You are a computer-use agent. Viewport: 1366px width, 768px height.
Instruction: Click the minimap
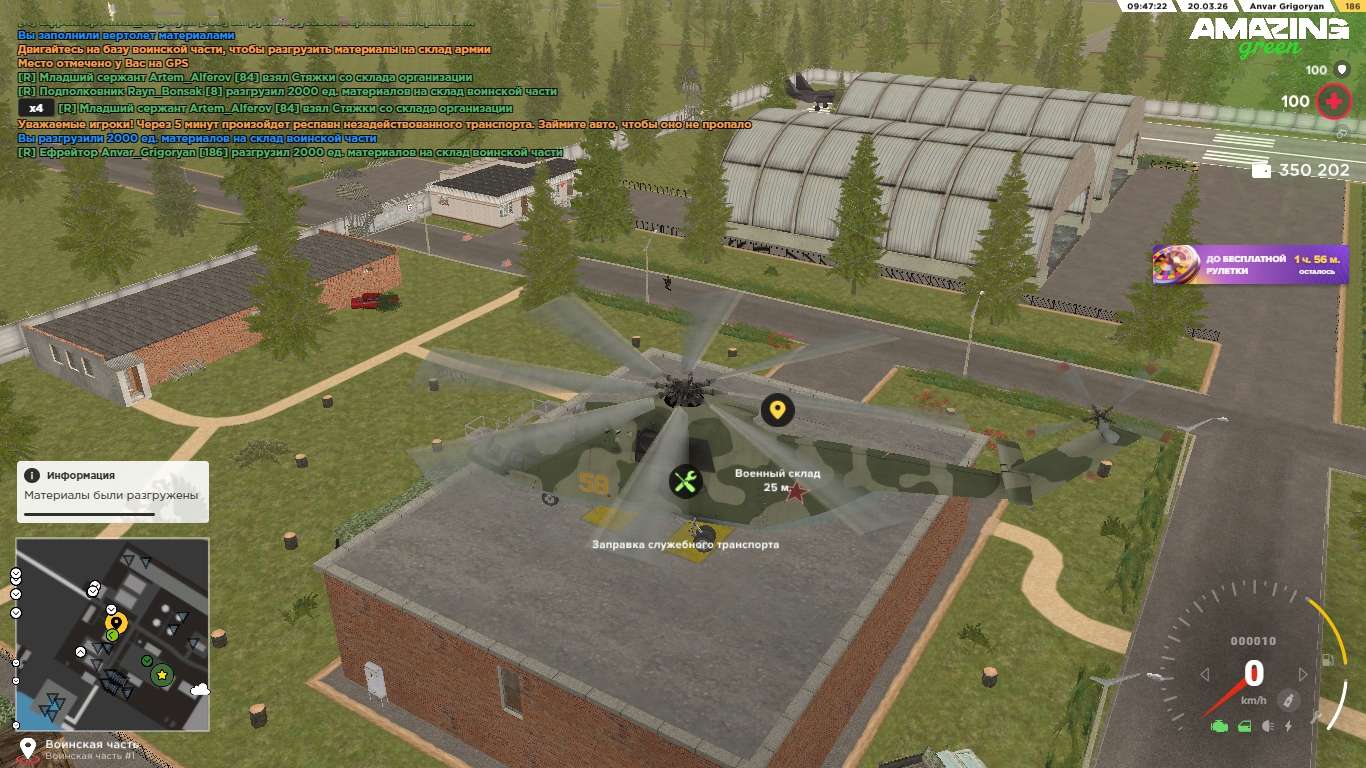(112, 634)
